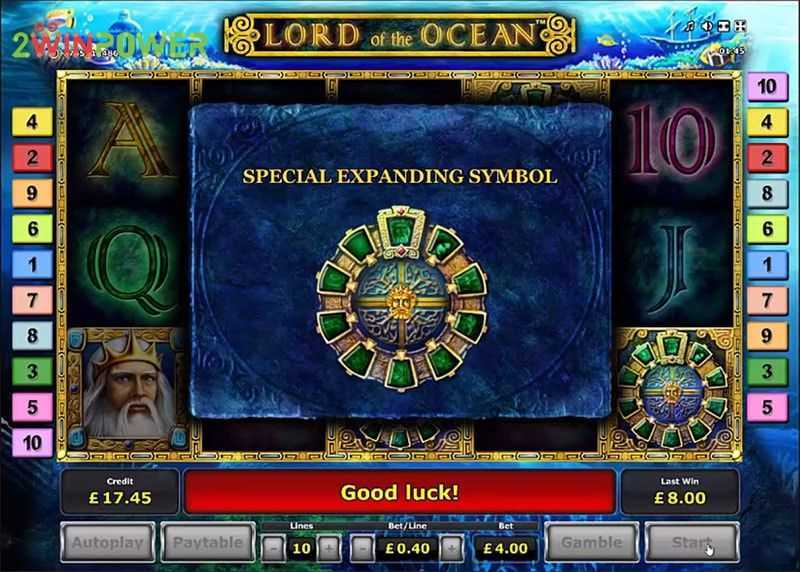Enable Autoplay mode
800x572 pixels.
107,543
